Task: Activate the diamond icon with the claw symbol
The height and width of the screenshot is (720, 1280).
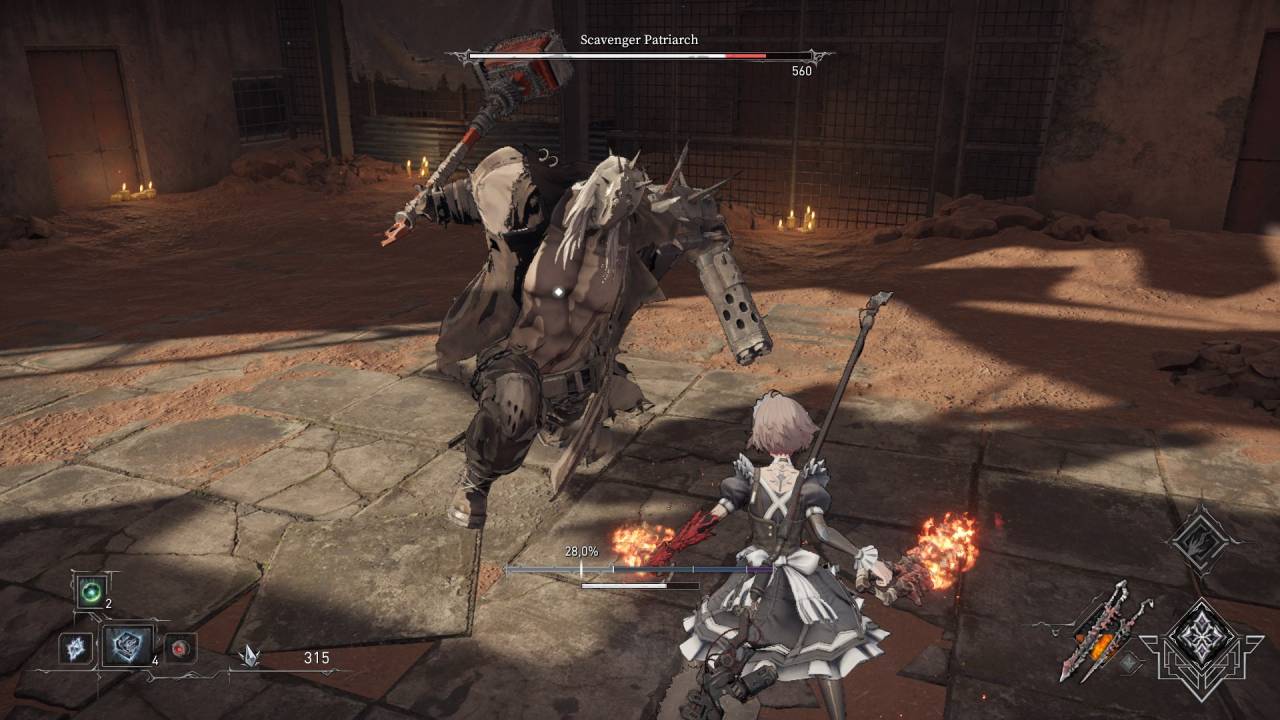Action: pyautogui.click(x=1202, y=541)
